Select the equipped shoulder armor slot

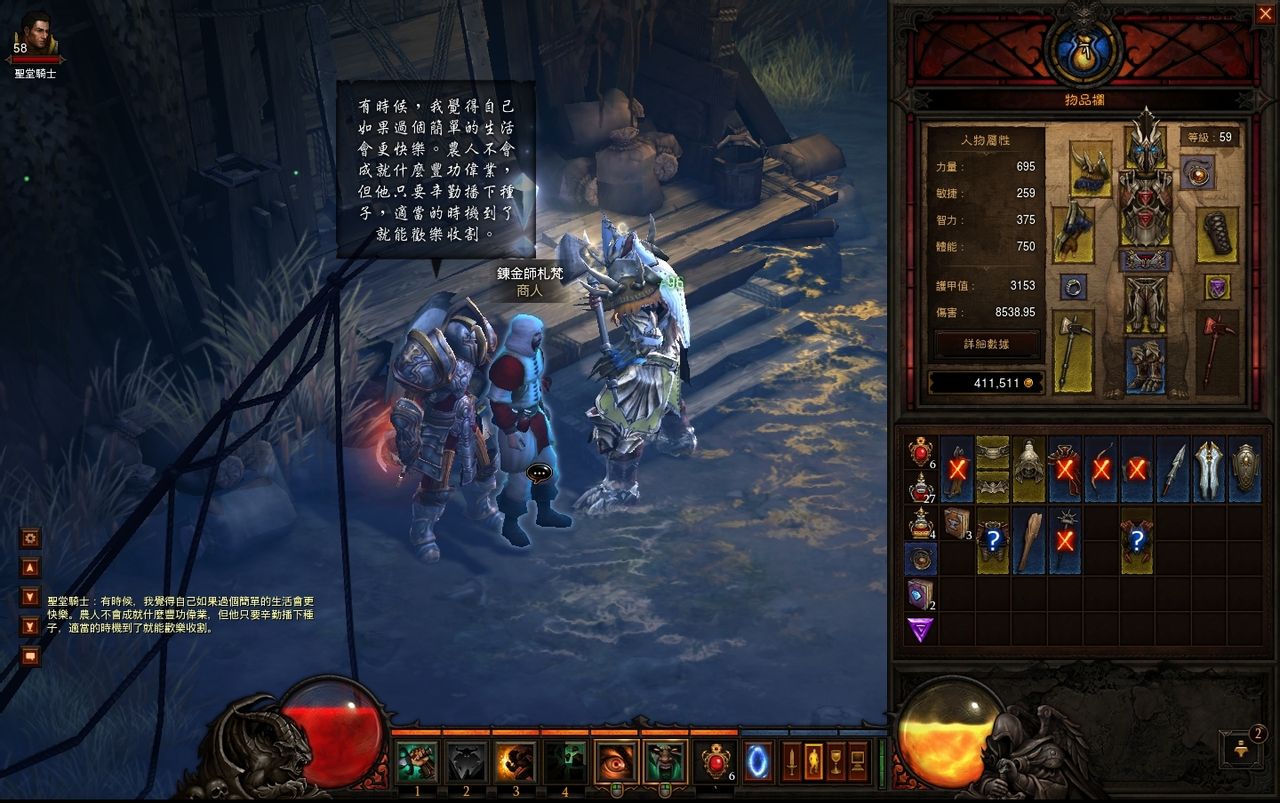point(1090,169)
